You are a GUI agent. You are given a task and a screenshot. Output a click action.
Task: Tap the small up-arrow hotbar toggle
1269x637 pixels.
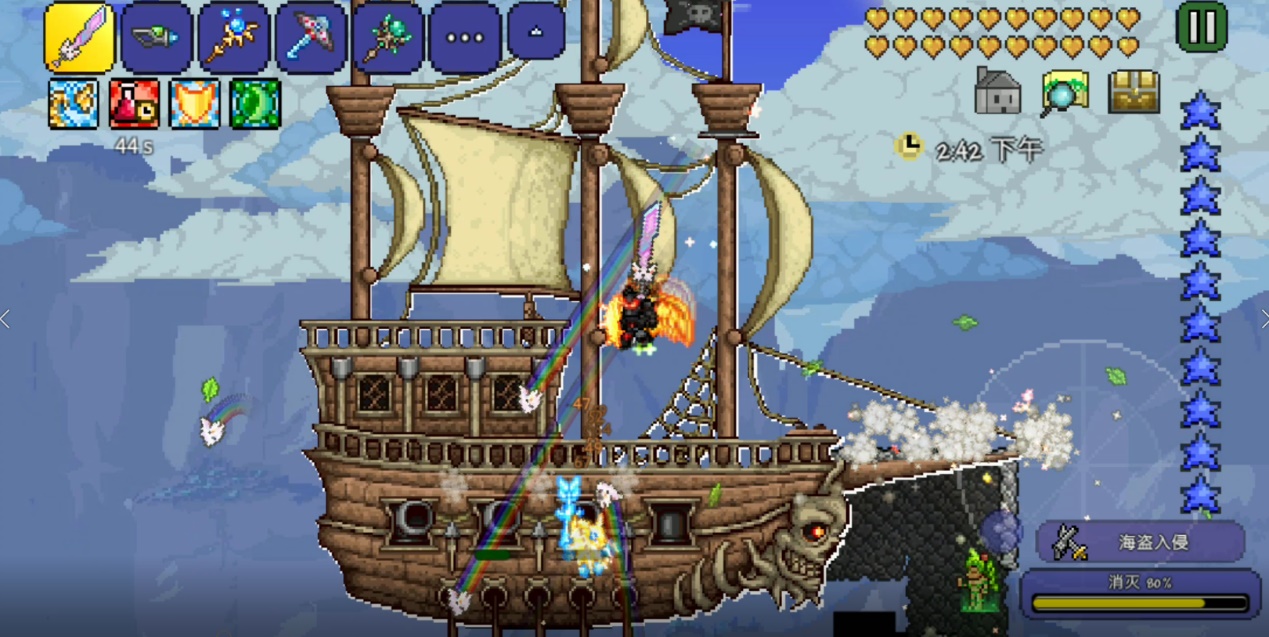pyautogui.click(x=536, y=31)
